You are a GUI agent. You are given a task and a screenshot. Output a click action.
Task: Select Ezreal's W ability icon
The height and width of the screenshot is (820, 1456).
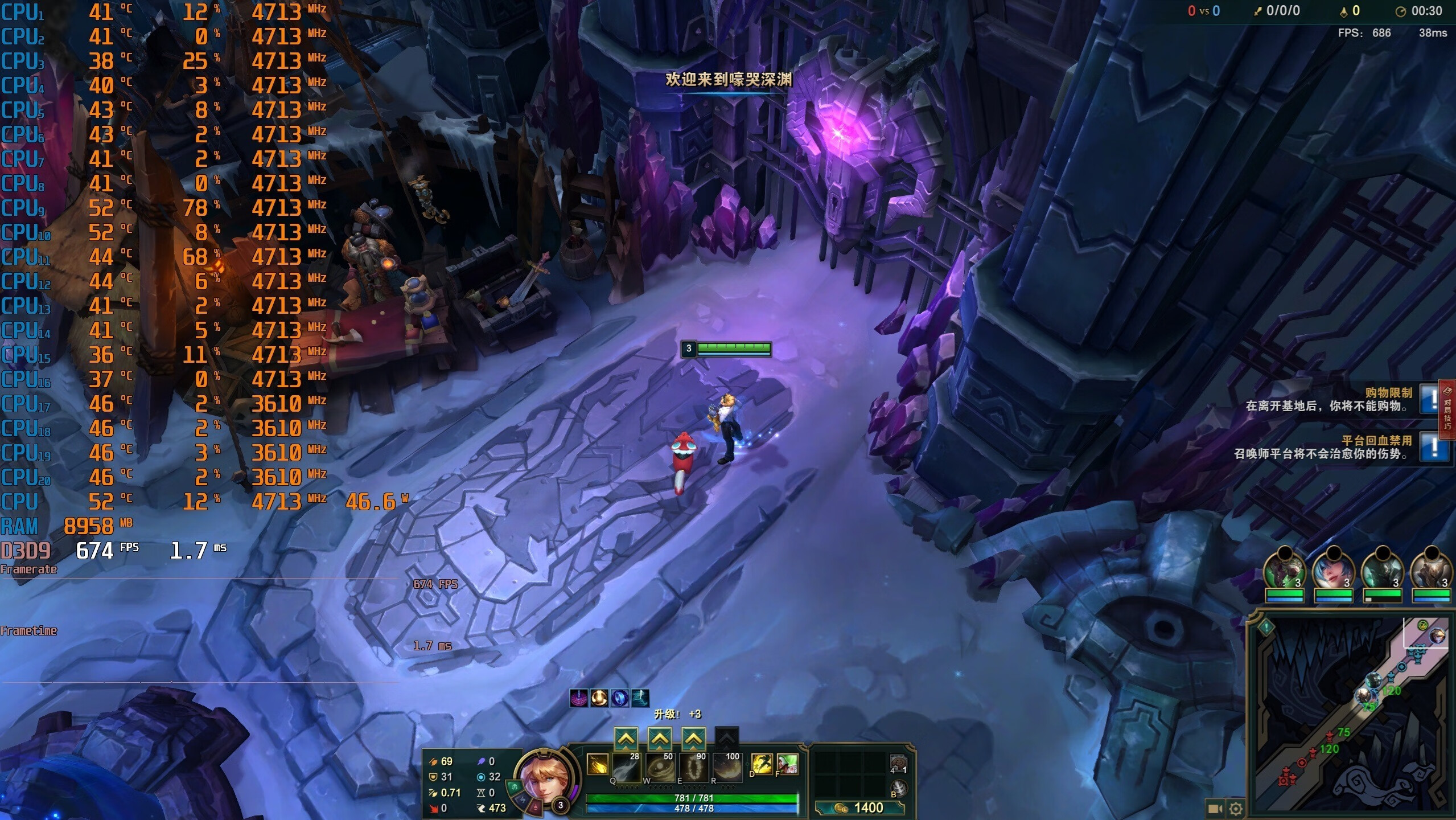click(x=660, y=766)
